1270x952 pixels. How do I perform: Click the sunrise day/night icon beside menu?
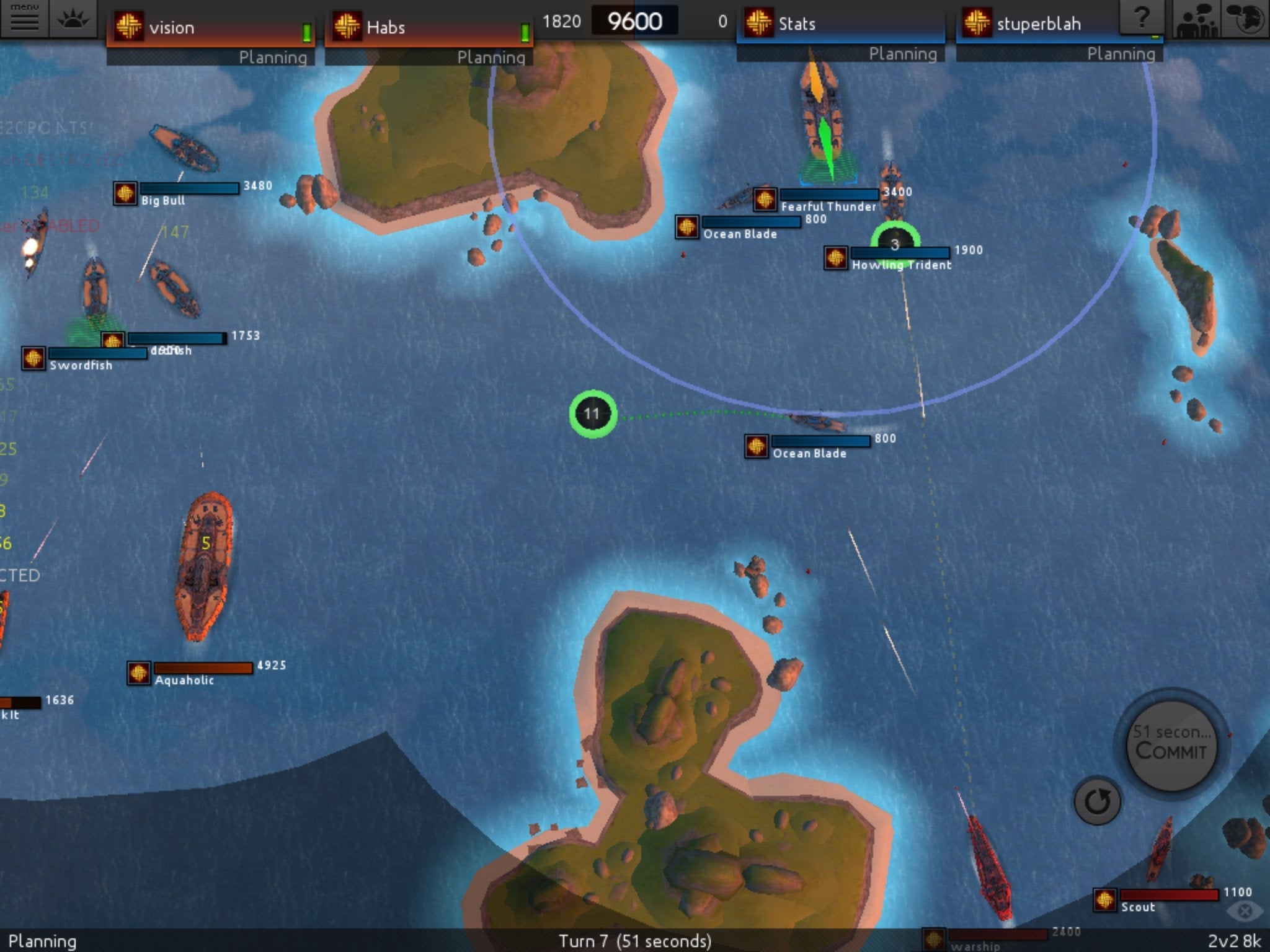72,19
